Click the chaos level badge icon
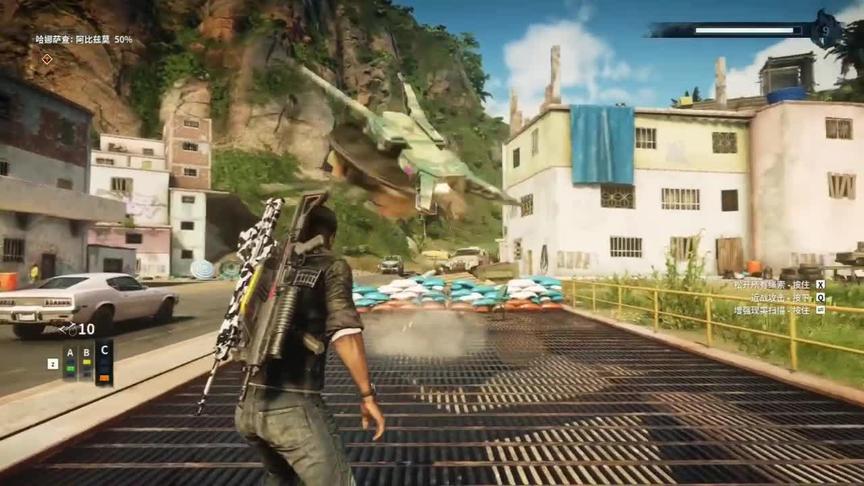This screenshot has height=486, width=864. coord(825,29)
